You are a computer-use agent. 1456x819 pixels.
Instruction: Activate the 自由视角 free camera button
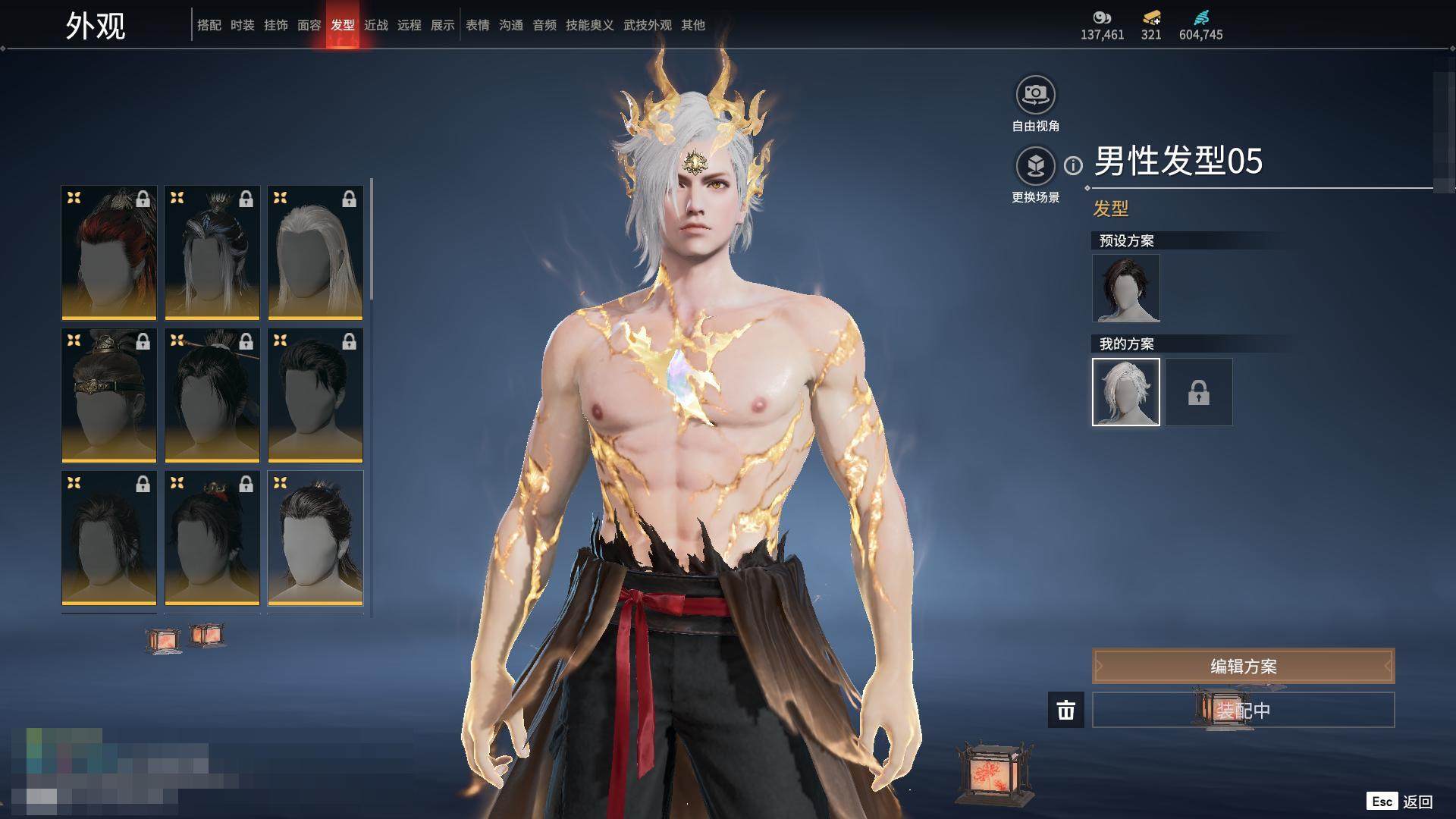pyautogui.click(x=1035, y=96)
